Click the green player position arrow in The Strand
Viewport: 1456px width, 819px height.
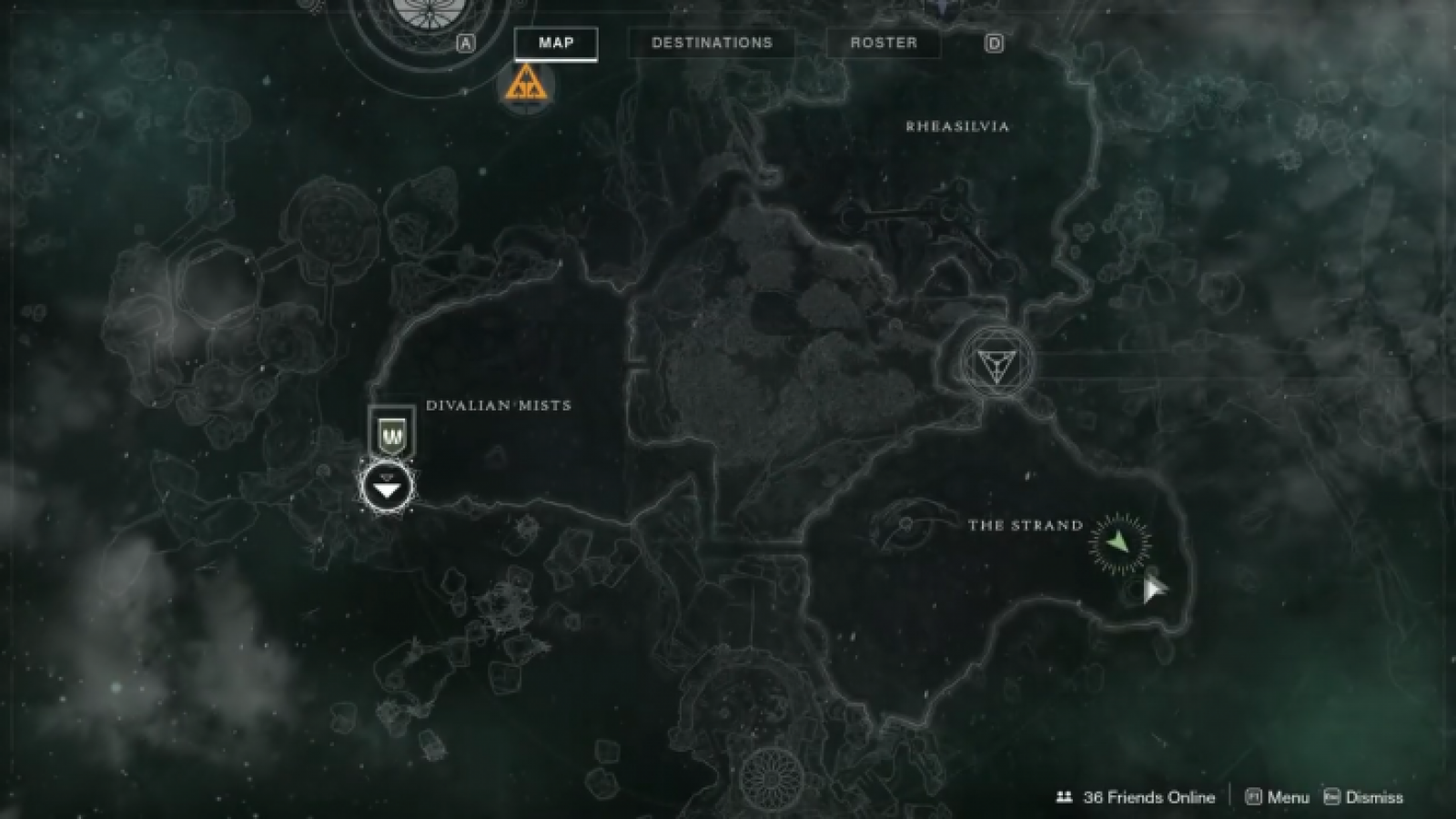tap(1117, 542)
